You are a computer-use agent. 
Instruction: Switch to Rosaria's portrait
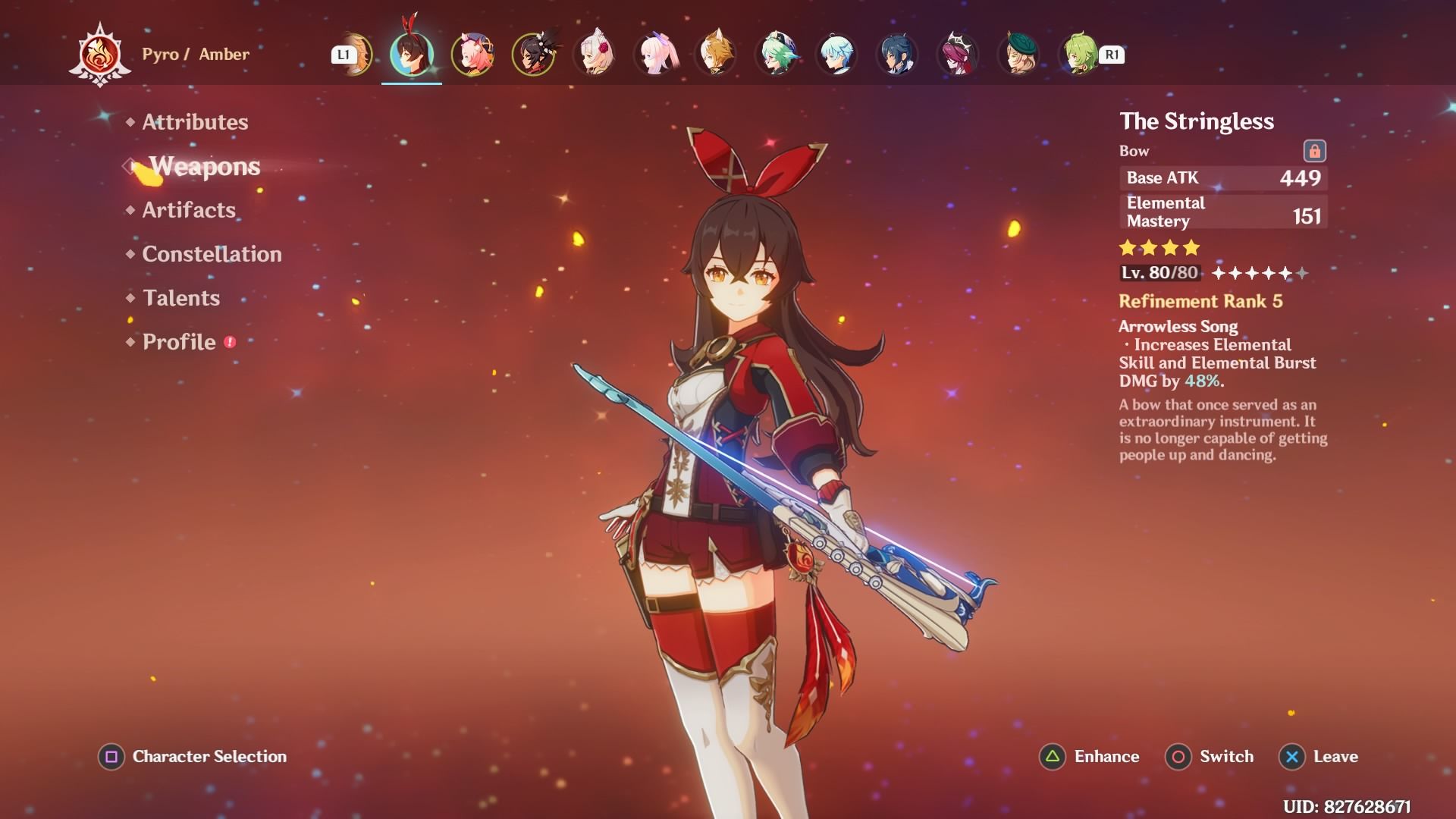(958, 55)
